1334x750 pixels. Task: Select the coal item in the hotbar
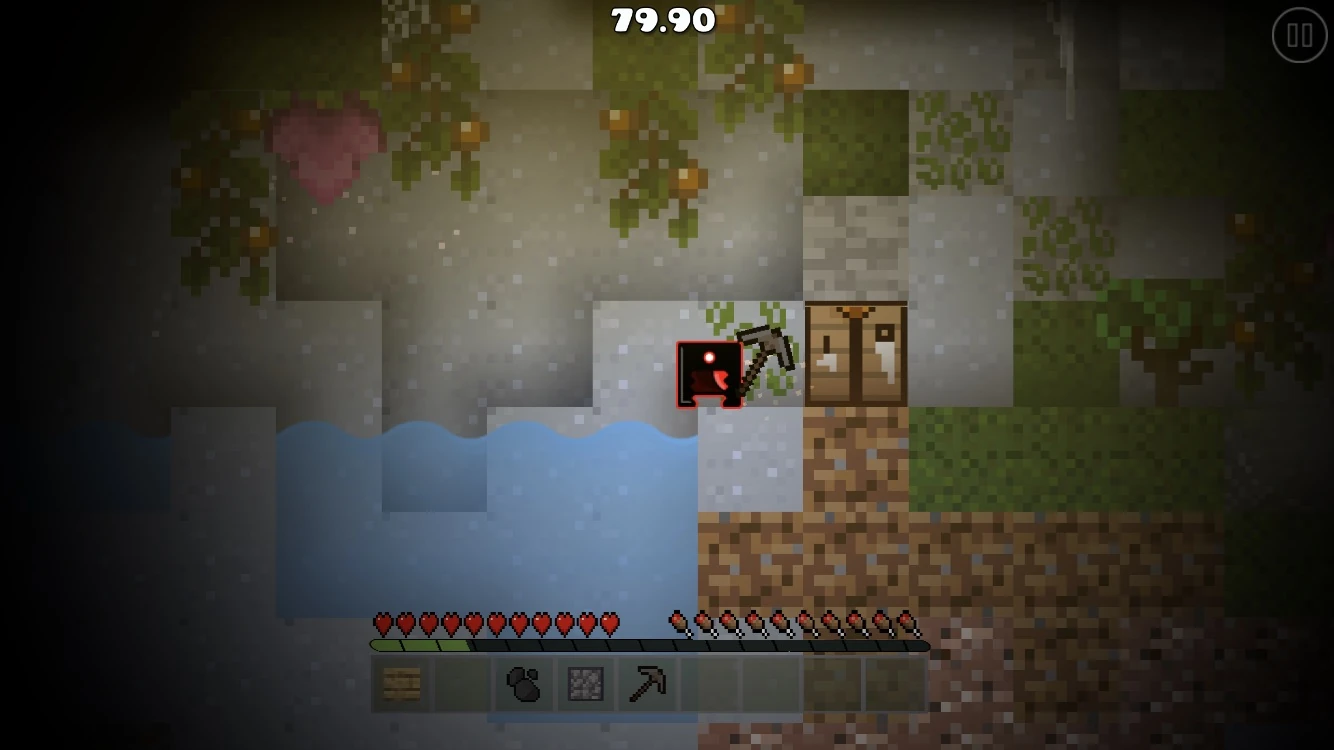pyautogui.click(x=523, y=685)
